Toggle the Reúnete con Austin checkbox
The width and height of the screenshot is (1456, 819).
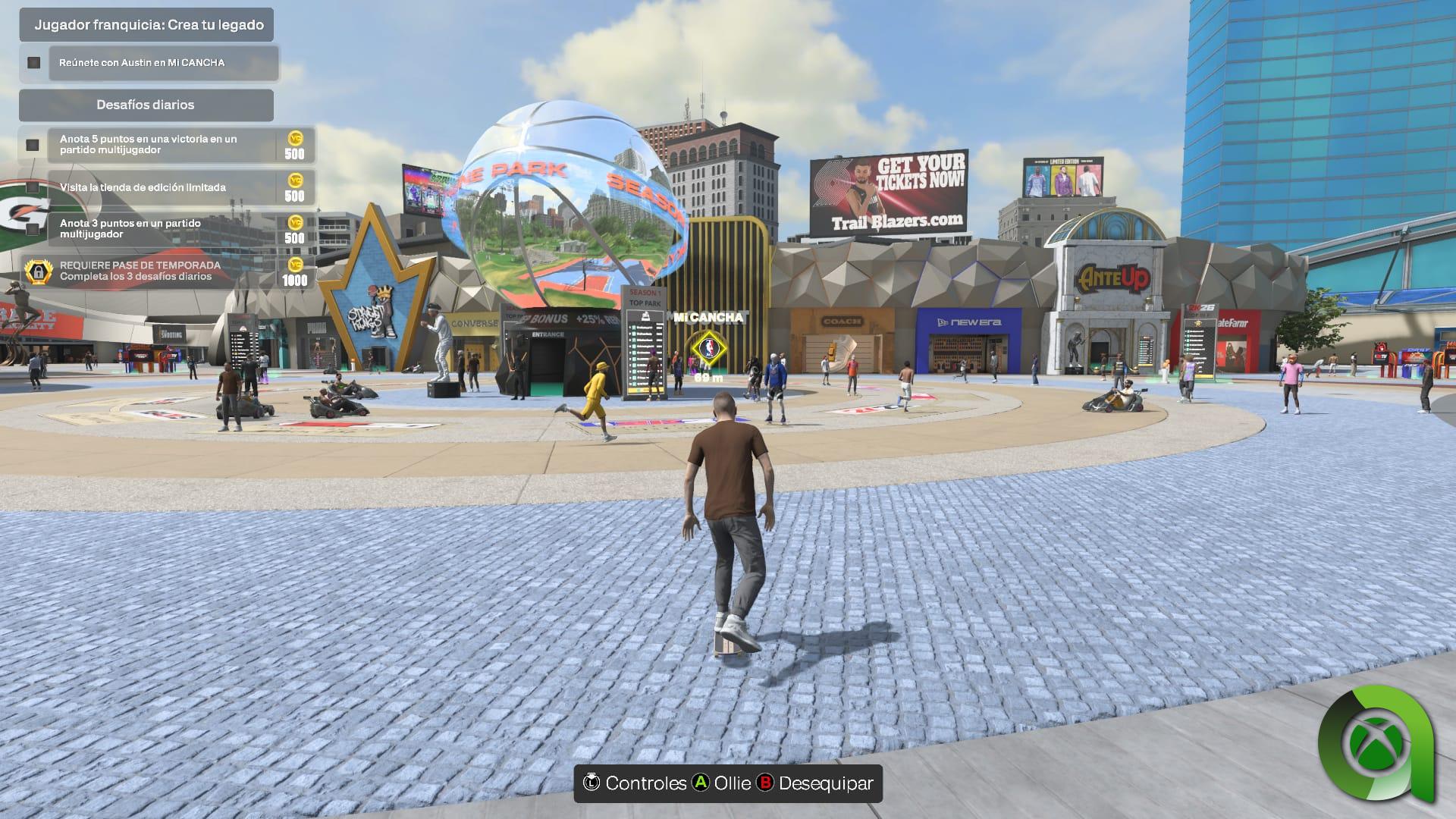pyautogui.click(x=33, y=63)
